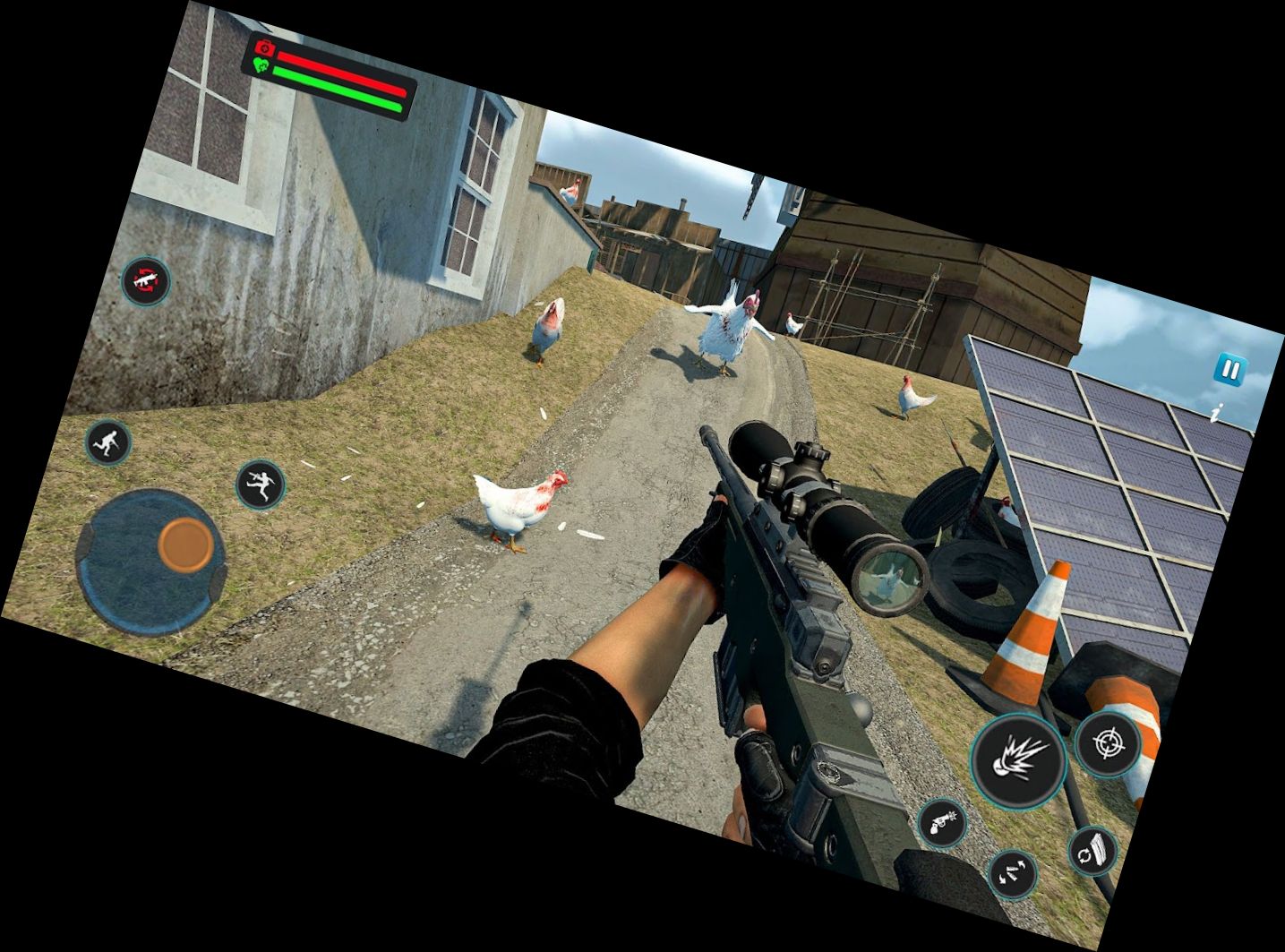
Task: Tap the red medkit icon
Action: 262,46
